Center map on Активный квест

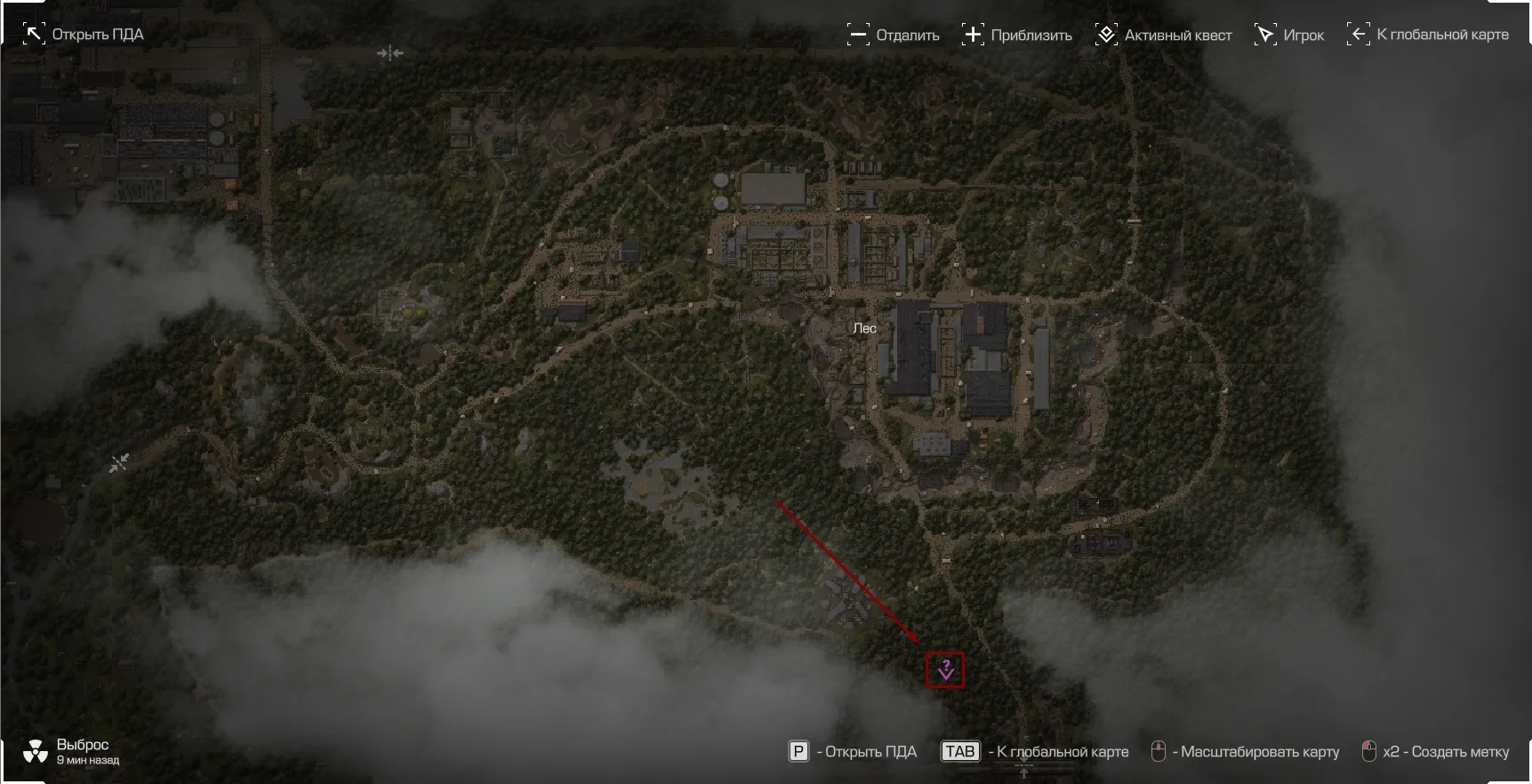[x=1164, y=36]
